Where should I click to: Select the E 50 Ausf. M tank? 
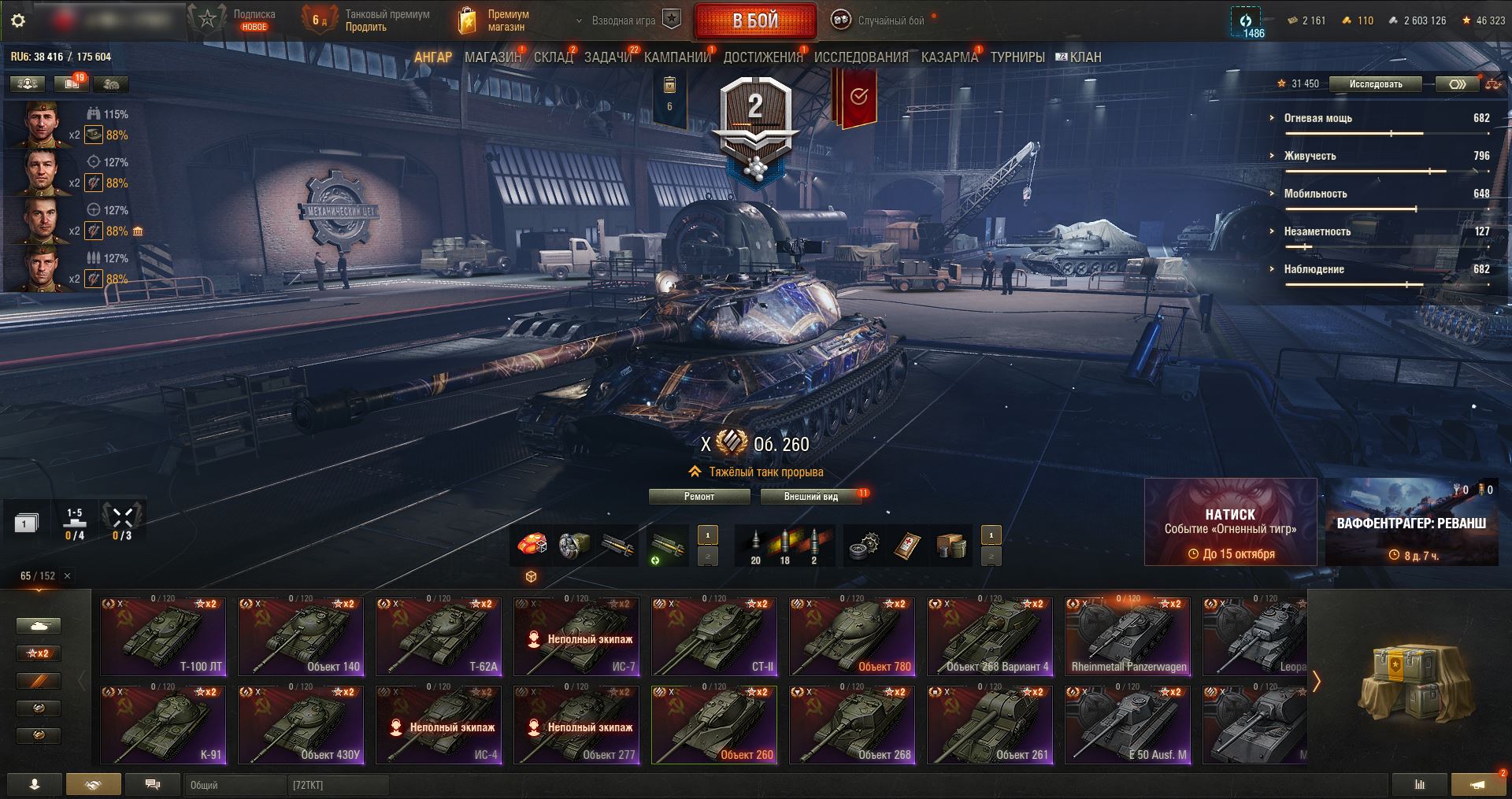coord(1128,724)
